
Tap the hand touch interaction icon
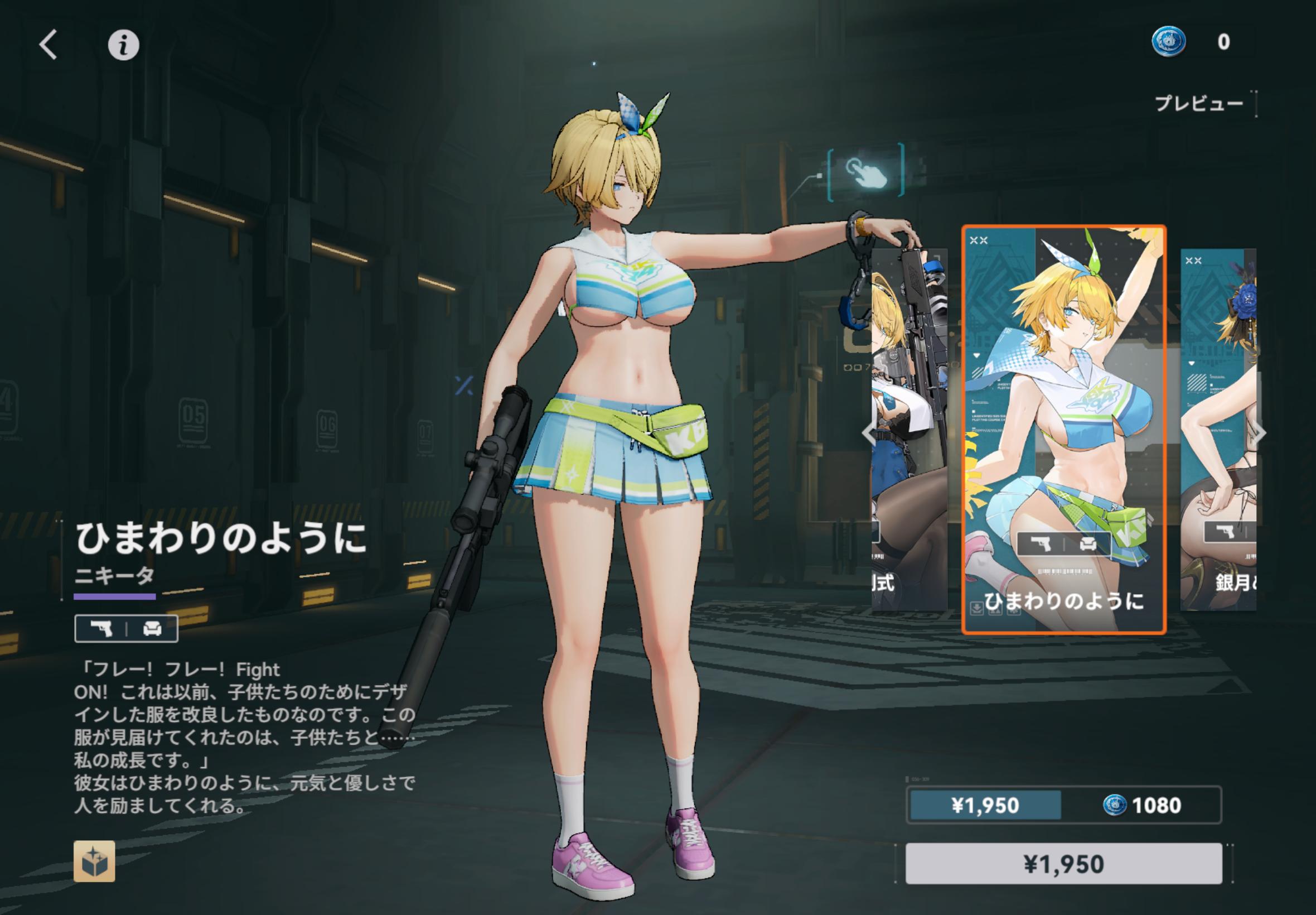[865, 171]
